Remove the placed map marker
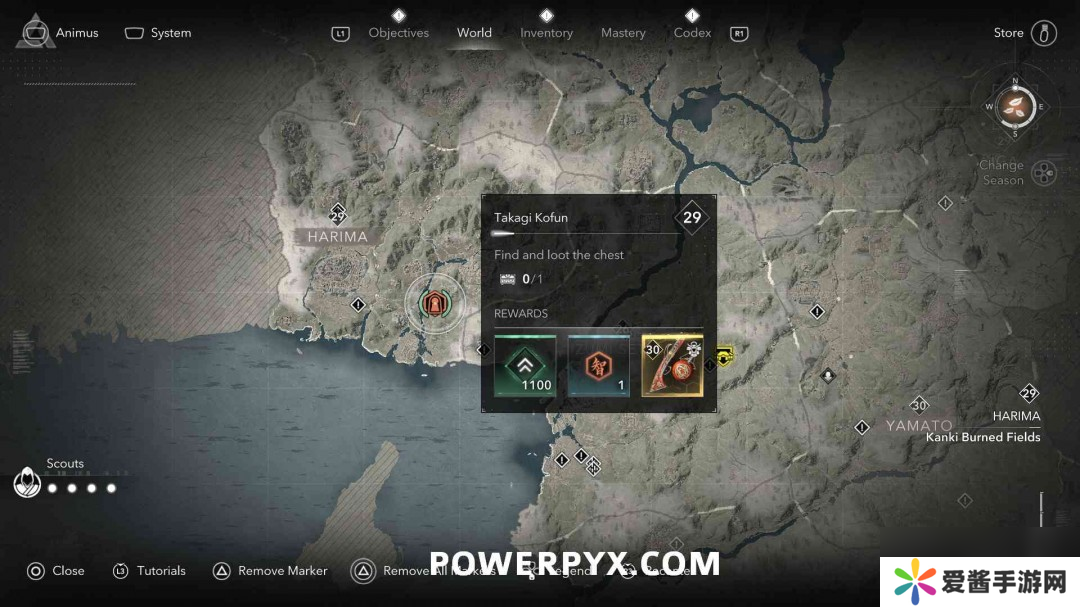1080x607 pixels. (270, 571)
